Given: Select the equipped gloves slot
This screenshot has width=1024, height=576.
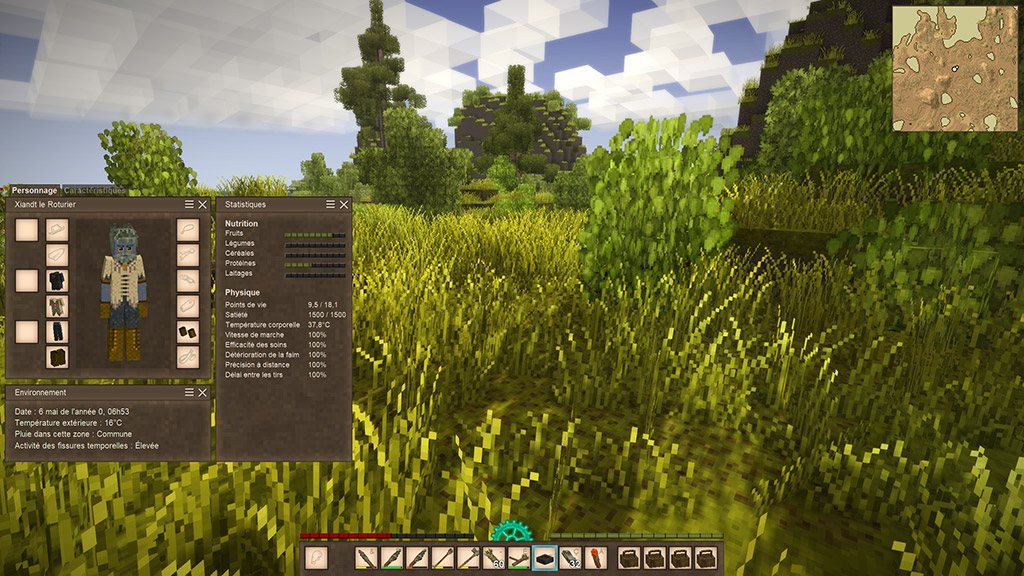Looking at the screenshot, I should [188, 331].
